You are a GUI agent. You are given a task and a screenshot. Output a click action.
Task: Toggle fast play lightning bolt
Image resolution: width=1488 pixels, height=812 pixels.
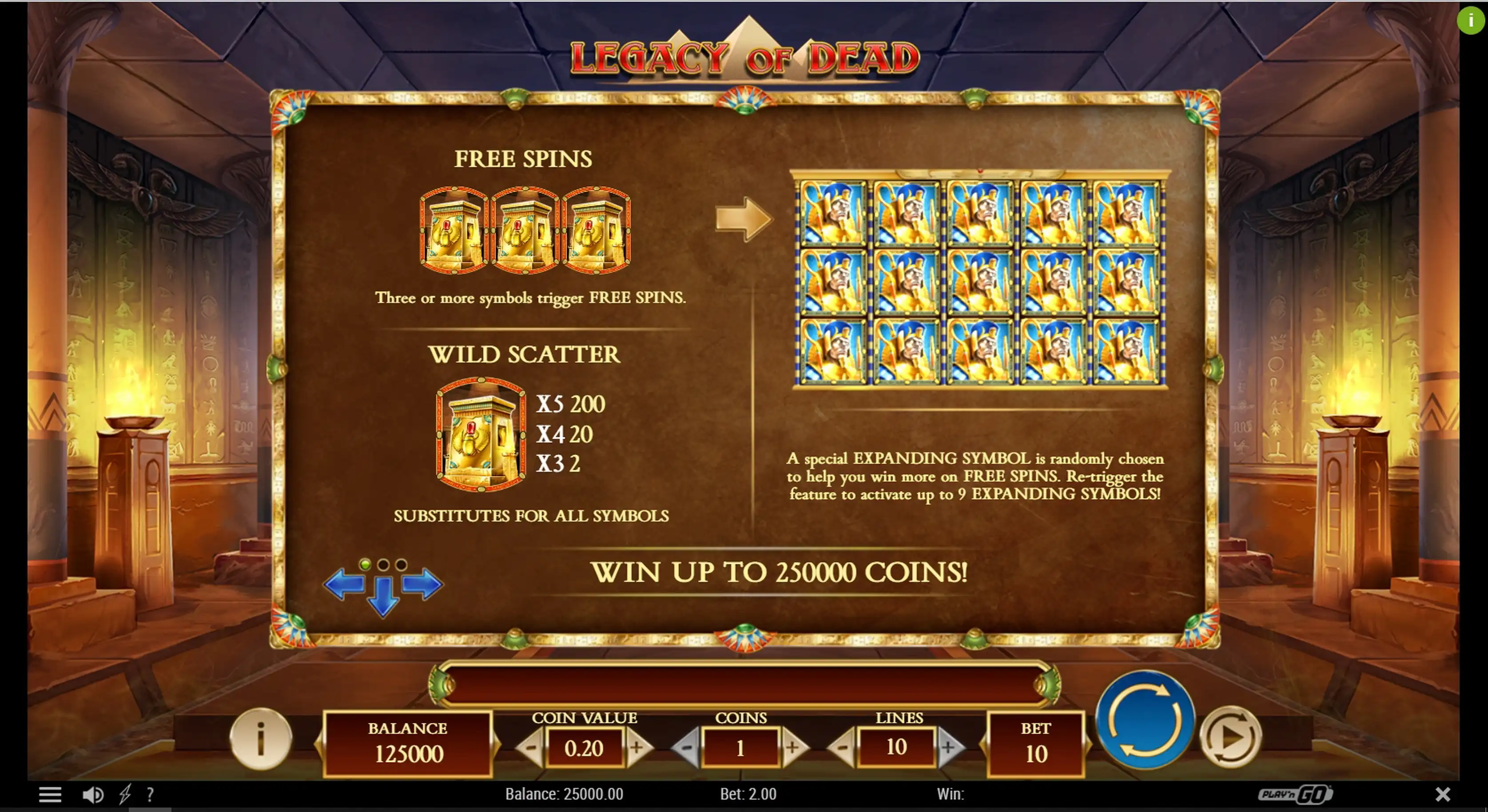point(125,795)
